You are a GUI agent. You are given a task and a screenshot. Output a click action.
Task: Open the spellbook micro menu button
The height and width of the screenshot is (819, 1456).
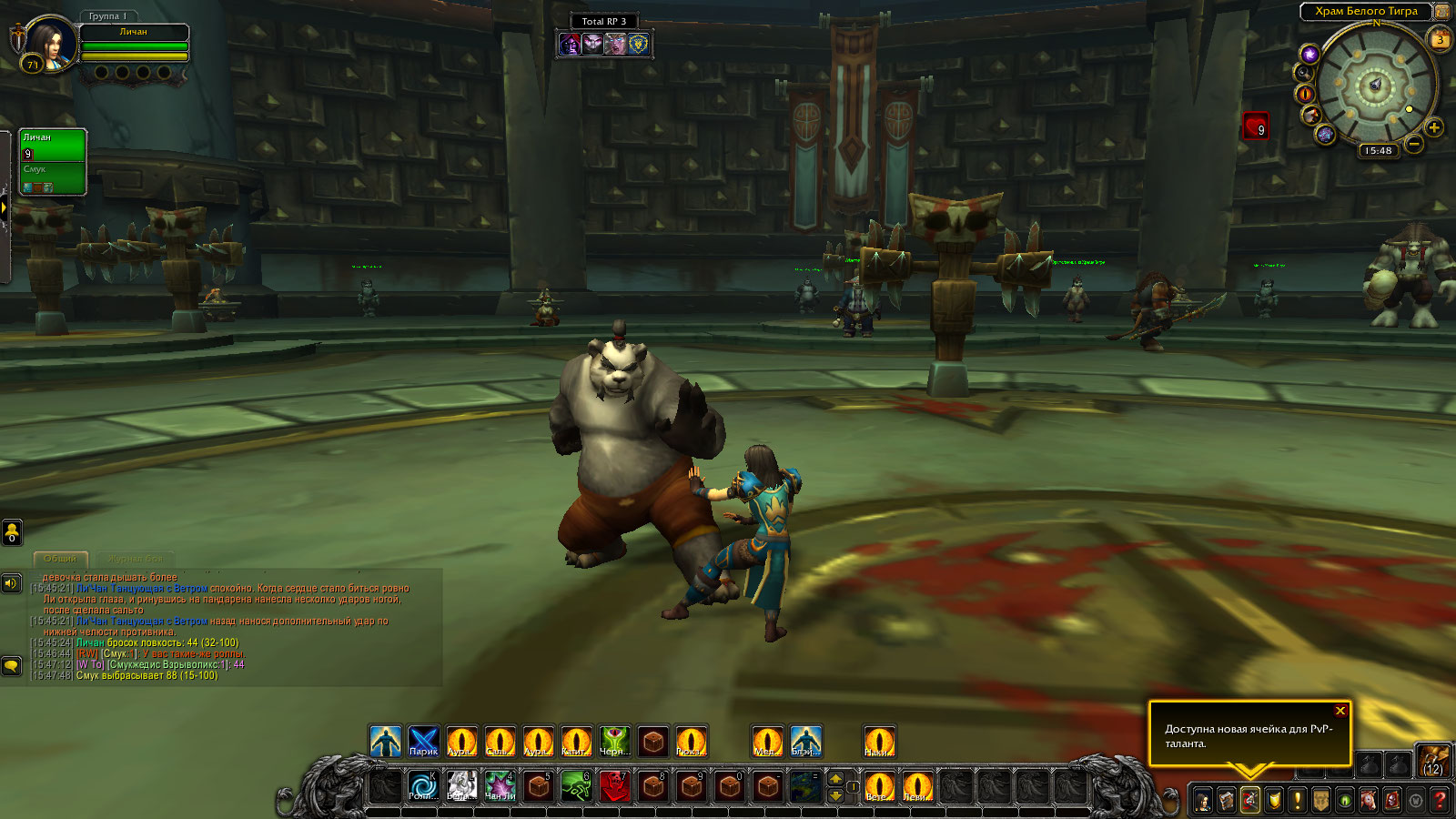point(1227,801)
